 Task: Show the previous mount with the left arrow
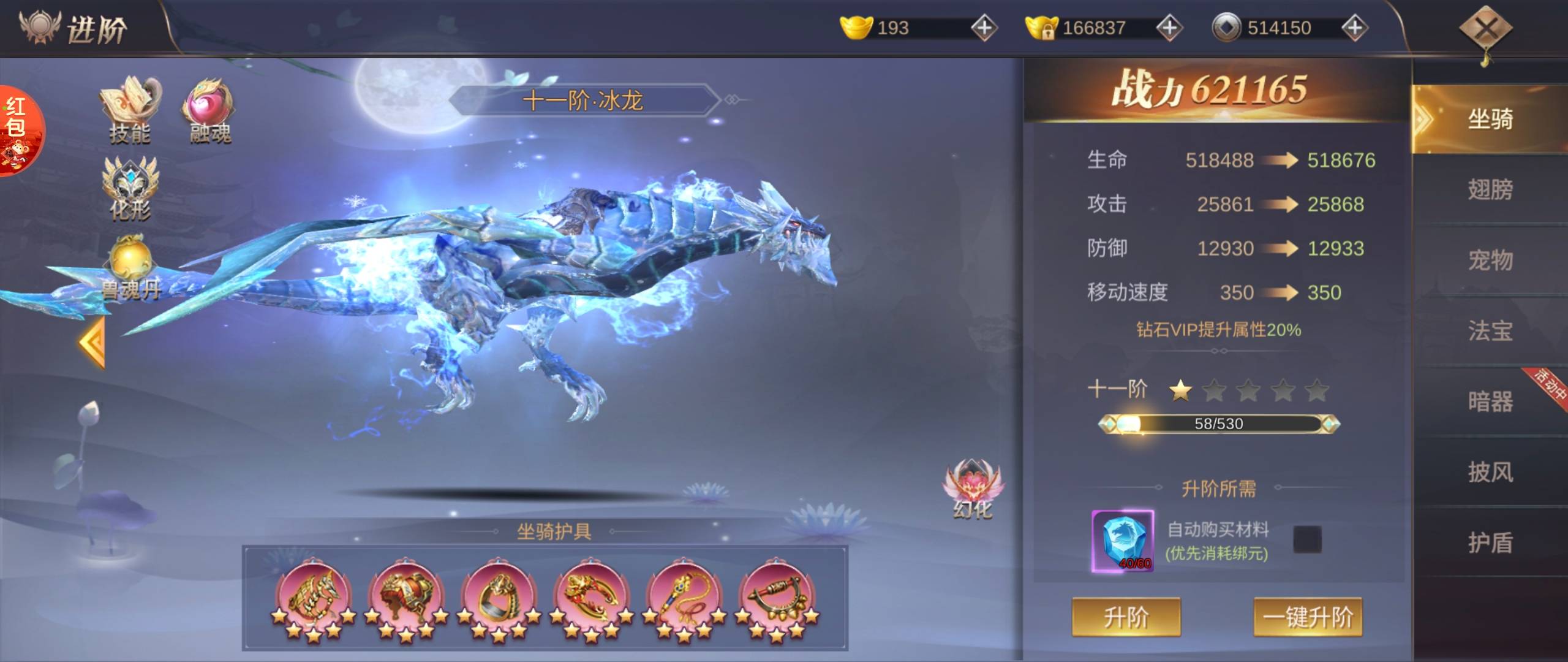(93, 343)
